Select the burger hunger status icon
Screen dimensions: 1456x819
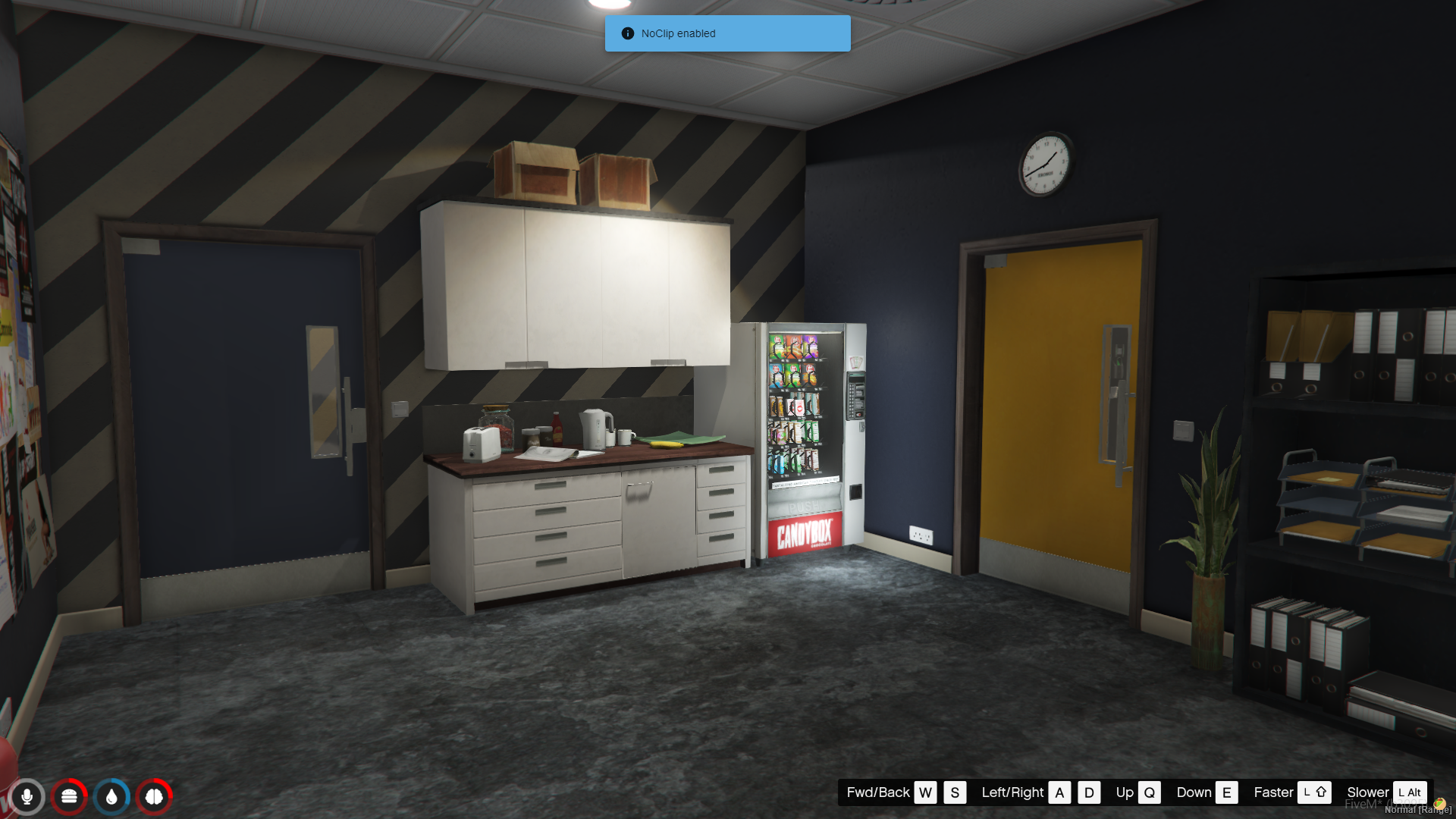[x=69, y=796]
